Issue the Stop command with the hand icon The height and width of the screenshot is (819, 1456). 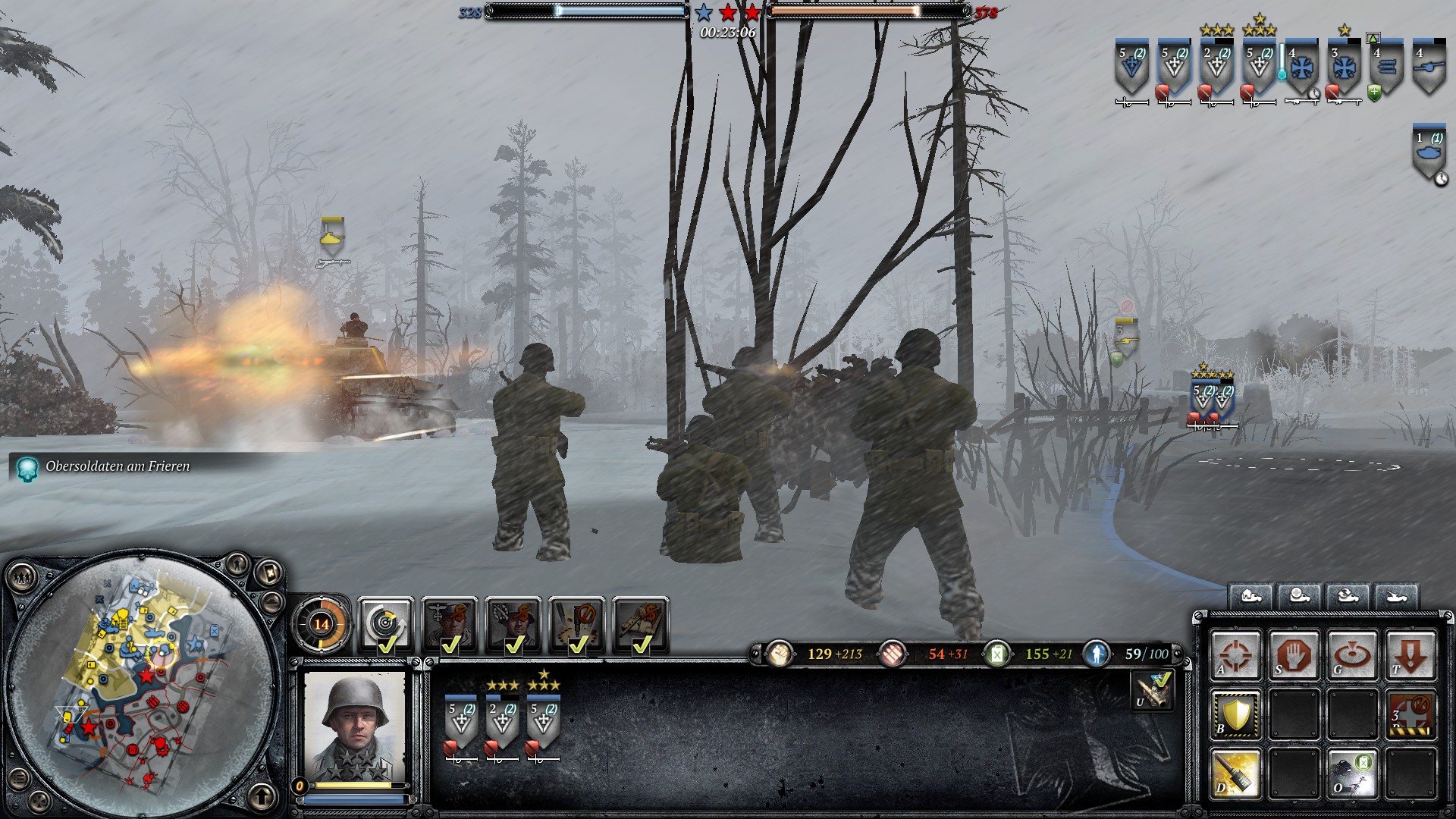pyautogui.click(x=1293, y=654)
